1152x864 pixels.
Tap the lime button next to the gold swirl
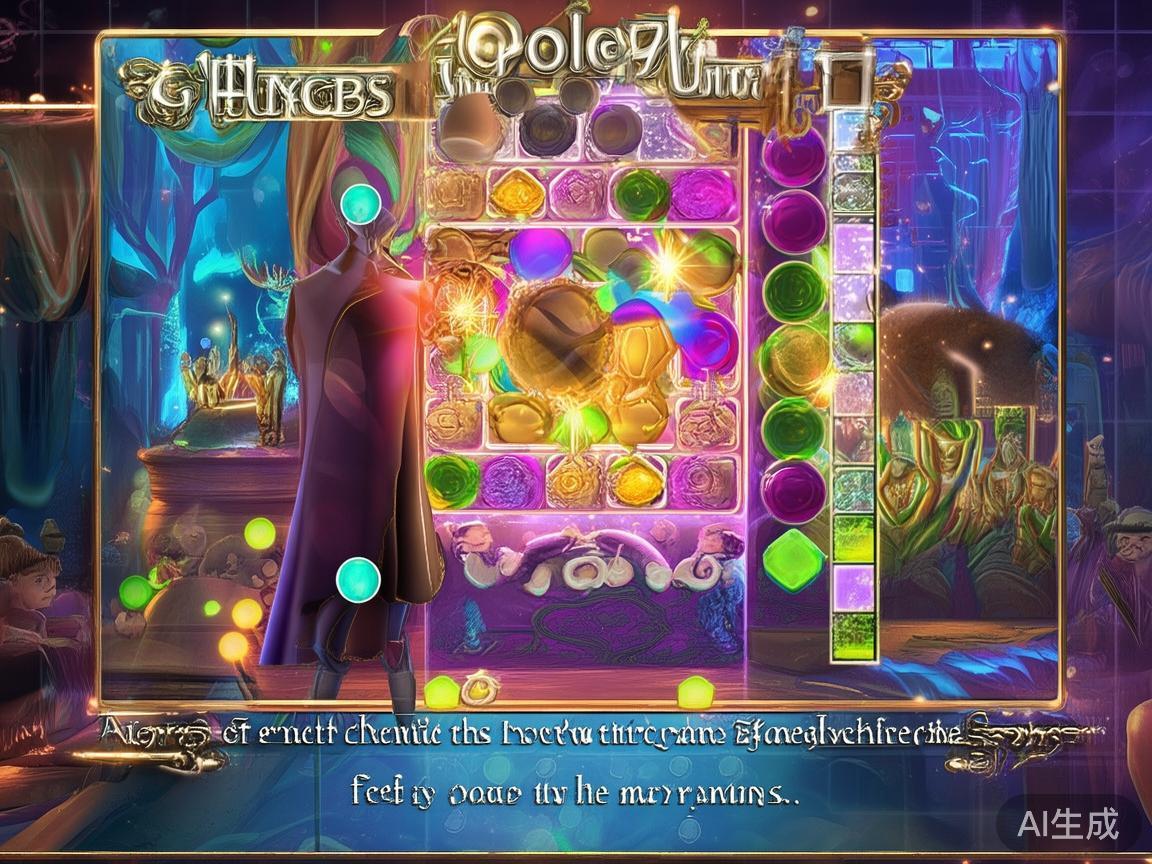[441, 690]
